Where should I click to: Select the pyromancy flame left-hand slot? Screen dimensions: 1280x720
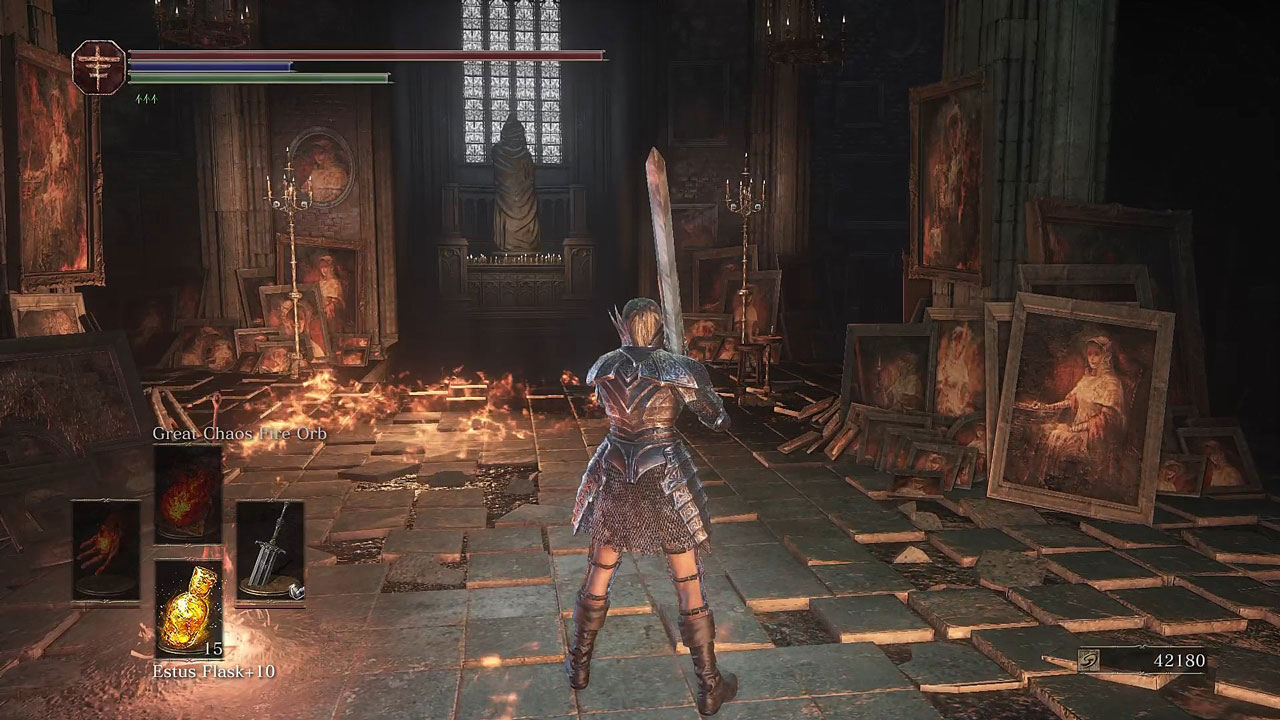pos(106,551)
